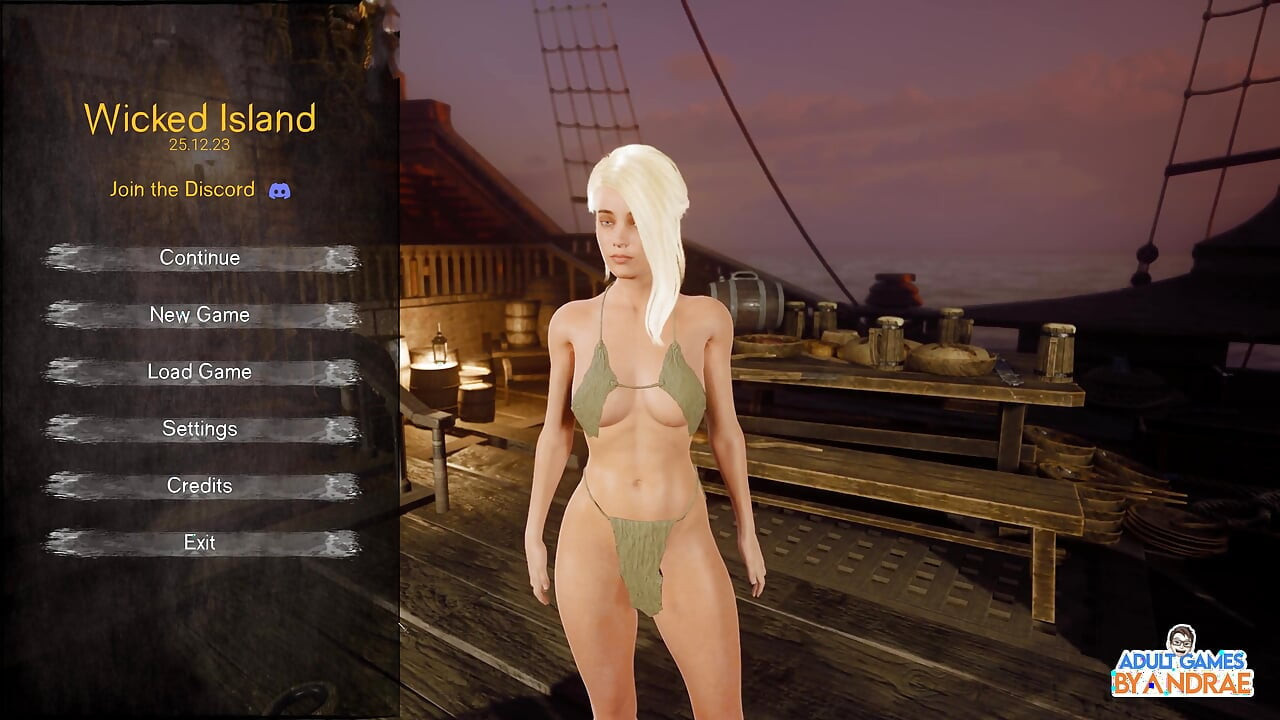Open the Load Game menu

click(x=200, y=372)
